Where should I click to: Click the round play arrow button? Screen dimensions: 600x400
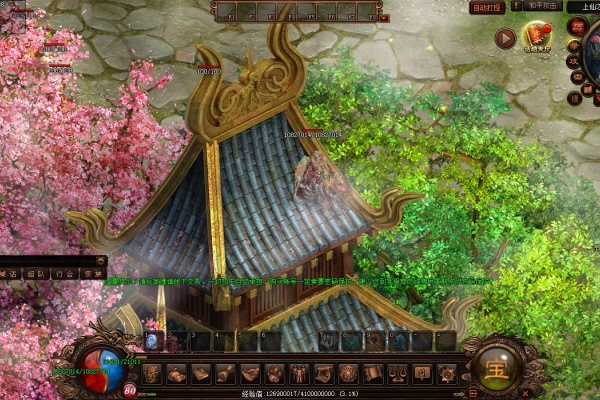tap(505, 38)
